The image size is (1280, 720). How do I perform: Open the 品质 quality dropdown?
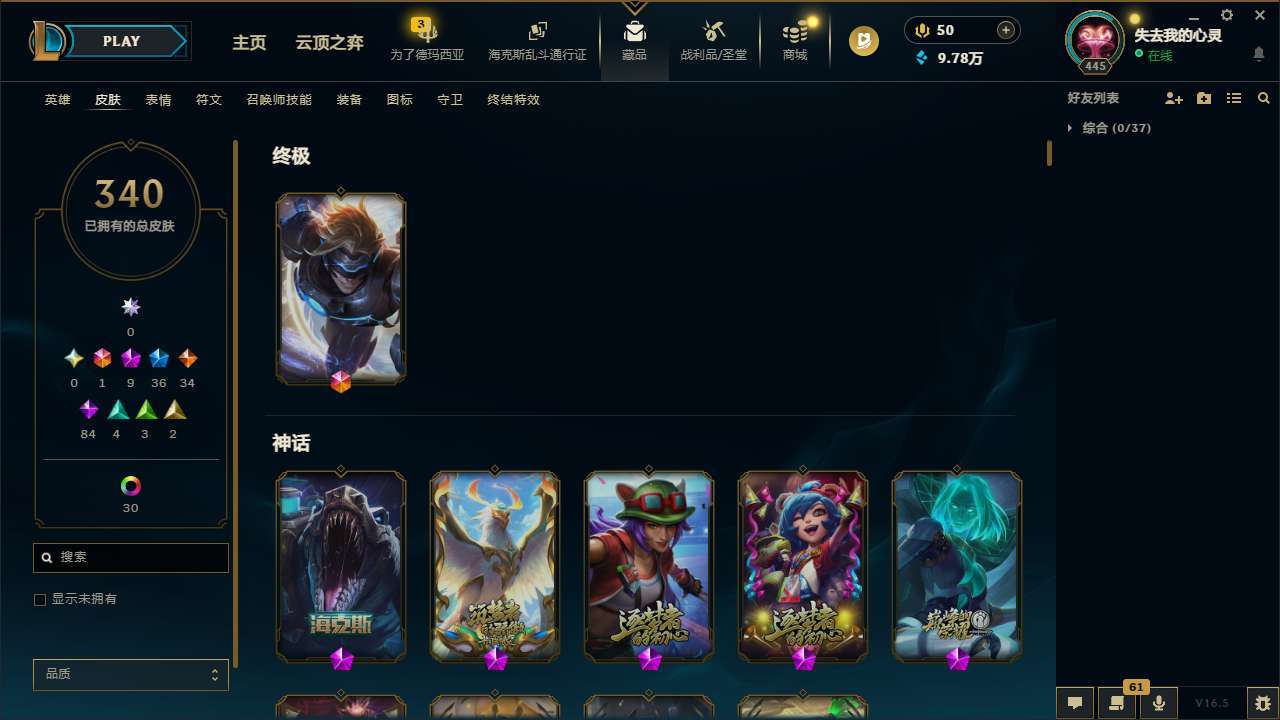pyautogui.click(x=130, y=674)
